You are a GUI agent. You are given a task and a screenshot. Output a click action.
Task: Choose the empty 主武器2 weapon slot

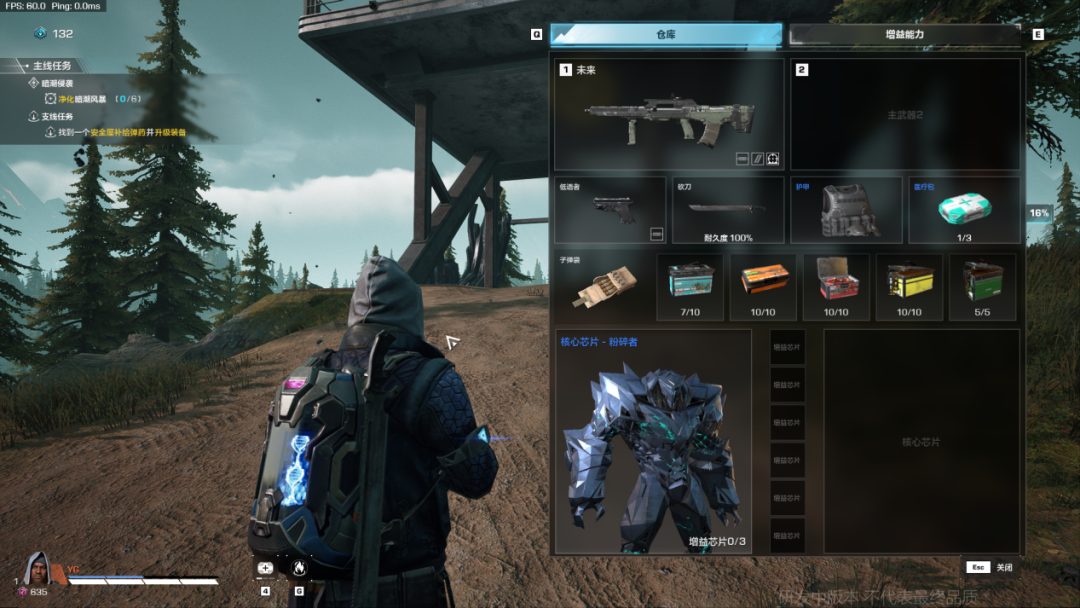tap(905, 114)
